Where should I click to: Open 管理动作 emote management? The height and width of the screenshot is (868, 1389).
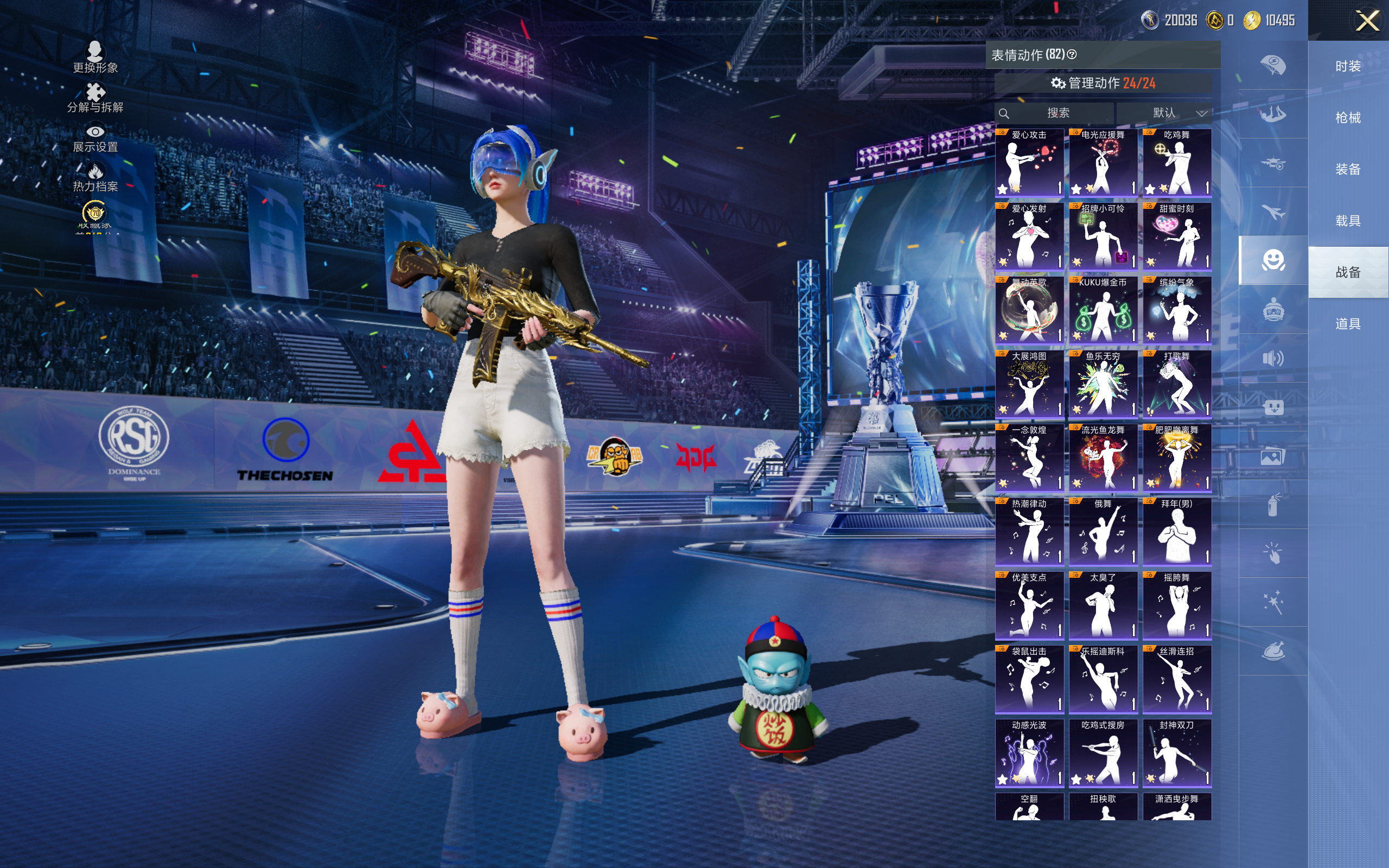click(x=1103, y=83)
